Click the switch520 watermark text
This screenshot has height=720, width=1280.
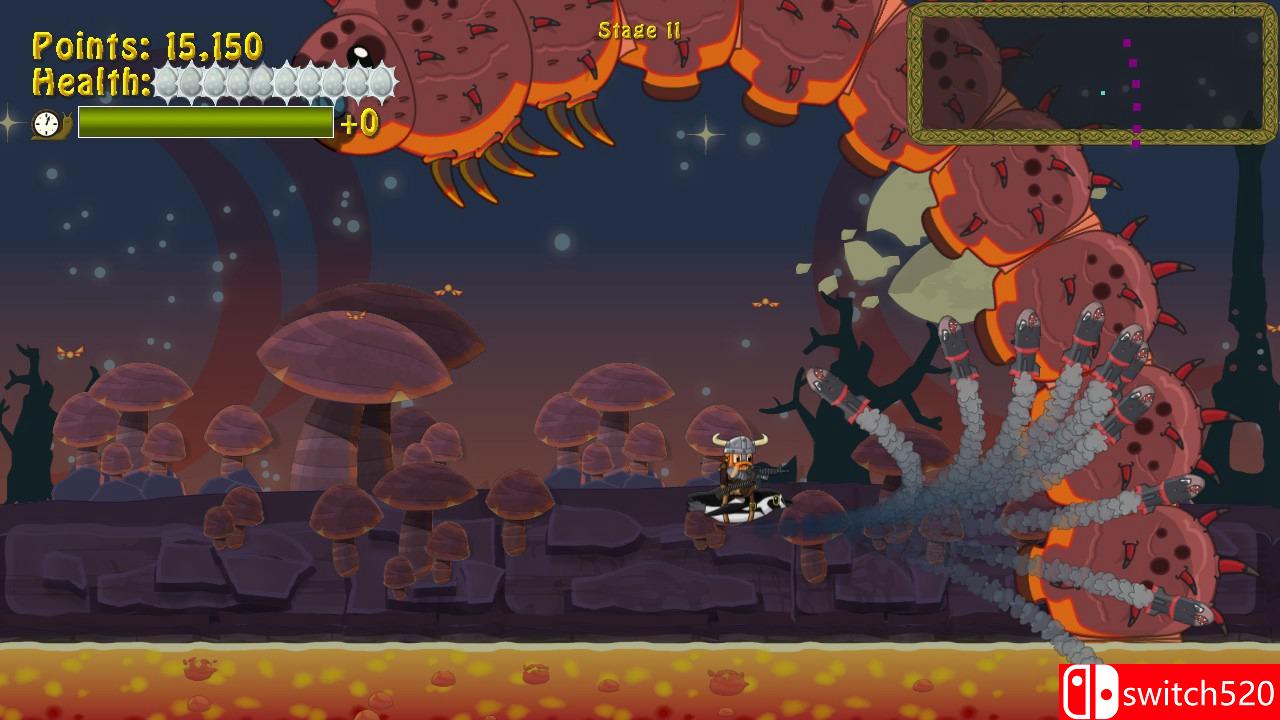coord(1200,690)
